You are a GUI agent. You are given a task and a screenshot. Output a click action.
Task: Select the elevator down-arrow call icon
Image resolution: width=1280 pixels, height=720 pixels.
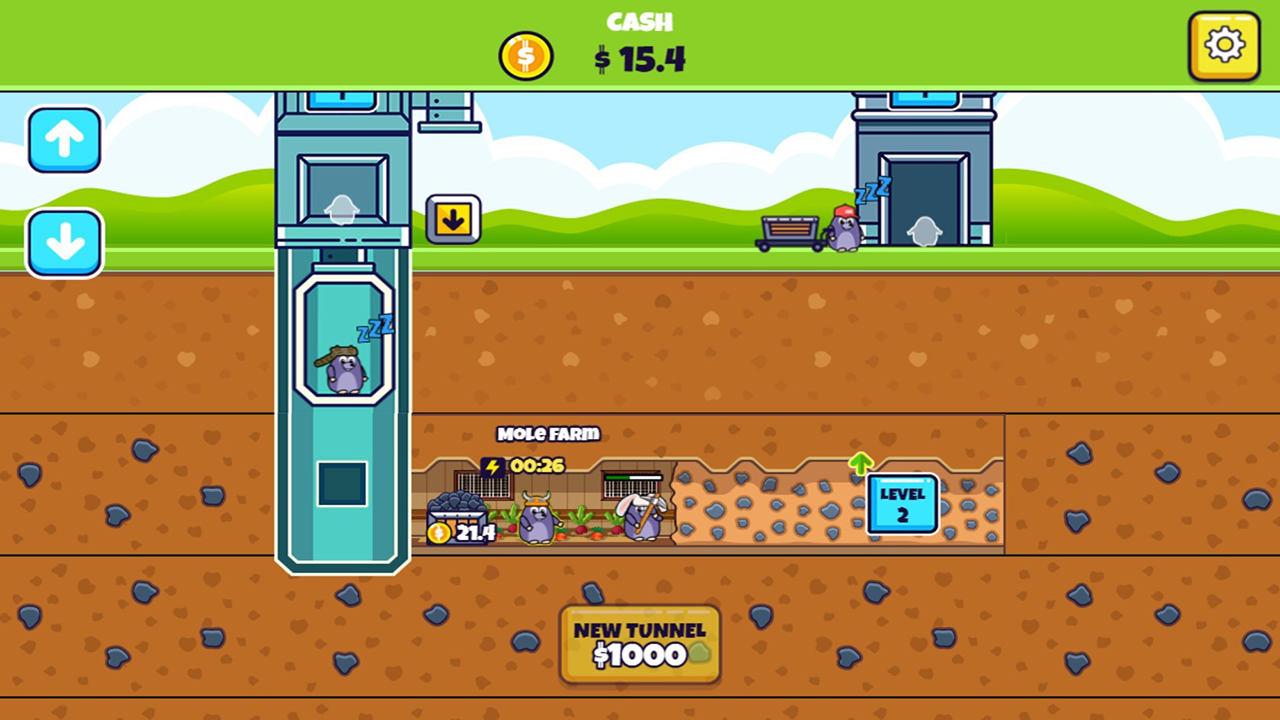tap(454, 217)
